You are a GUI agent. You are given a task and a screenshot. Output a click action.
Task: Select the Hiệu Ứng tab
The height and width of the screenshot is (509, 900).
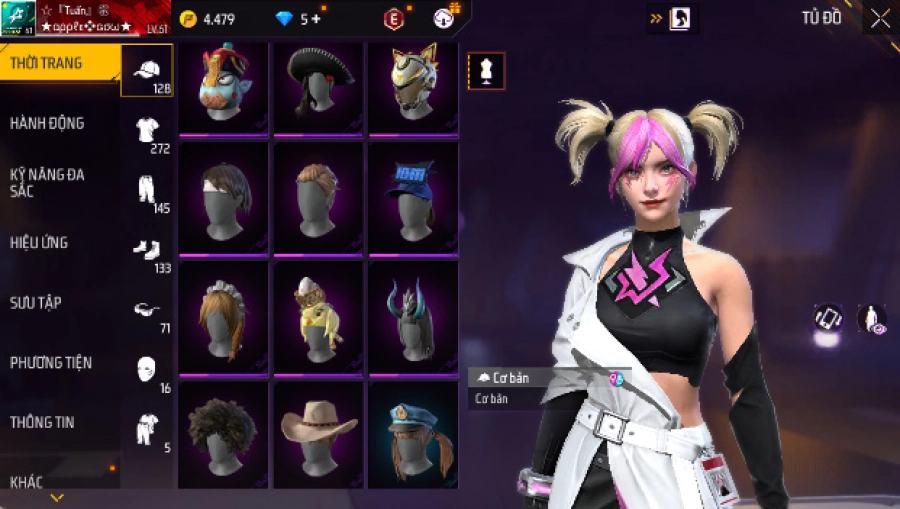click(x=39, y=242)
